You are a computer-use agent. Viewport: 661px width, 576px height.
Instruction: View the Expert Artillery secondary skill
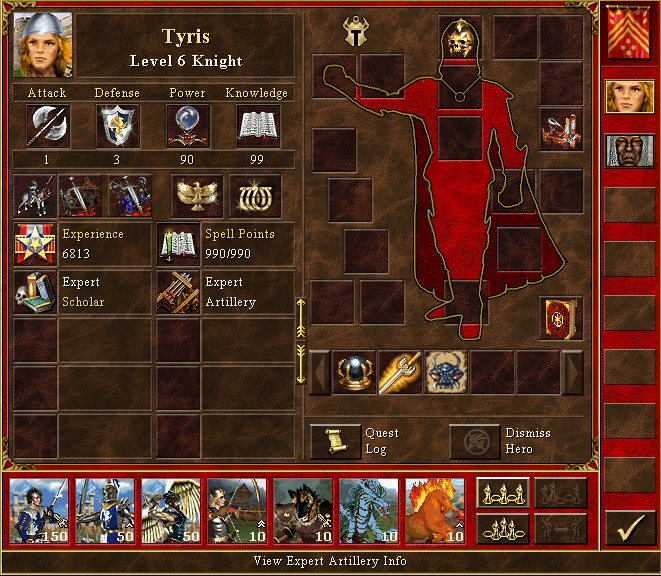point(177,292)
